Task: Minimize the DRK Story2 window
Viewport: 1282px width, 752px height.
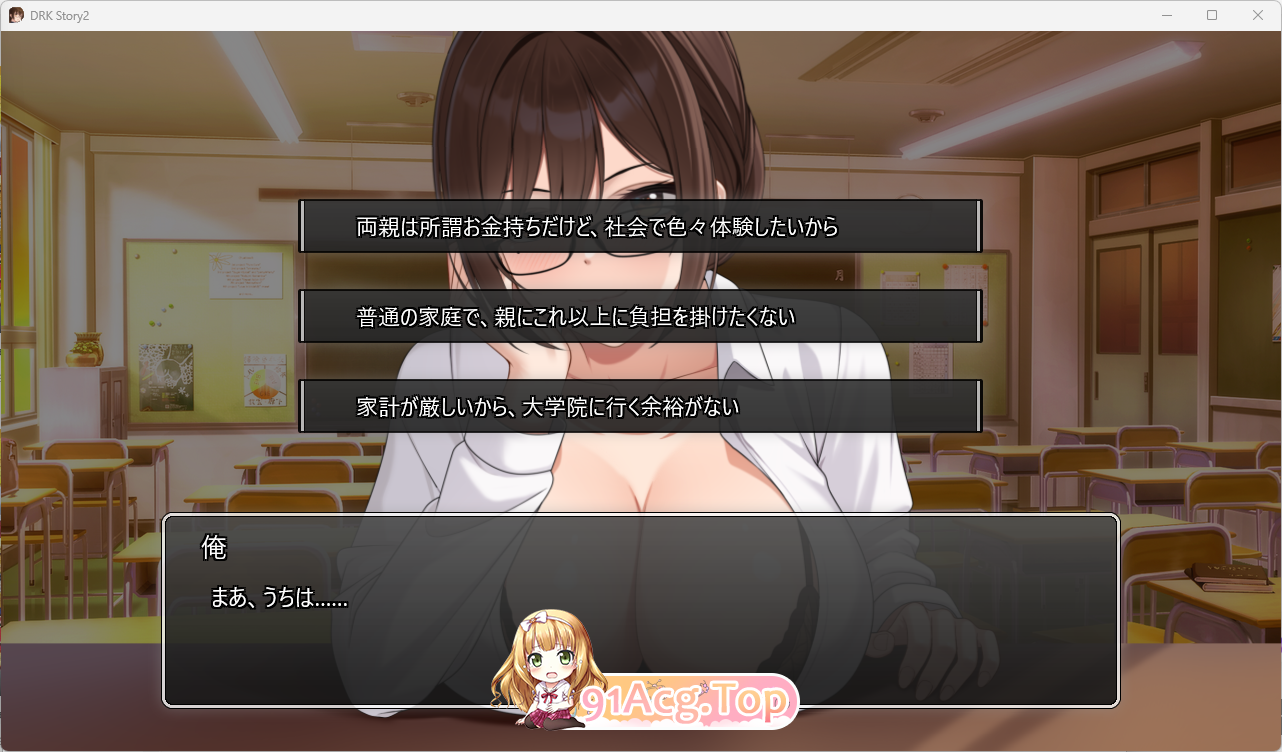Action: pos(1166,15)
